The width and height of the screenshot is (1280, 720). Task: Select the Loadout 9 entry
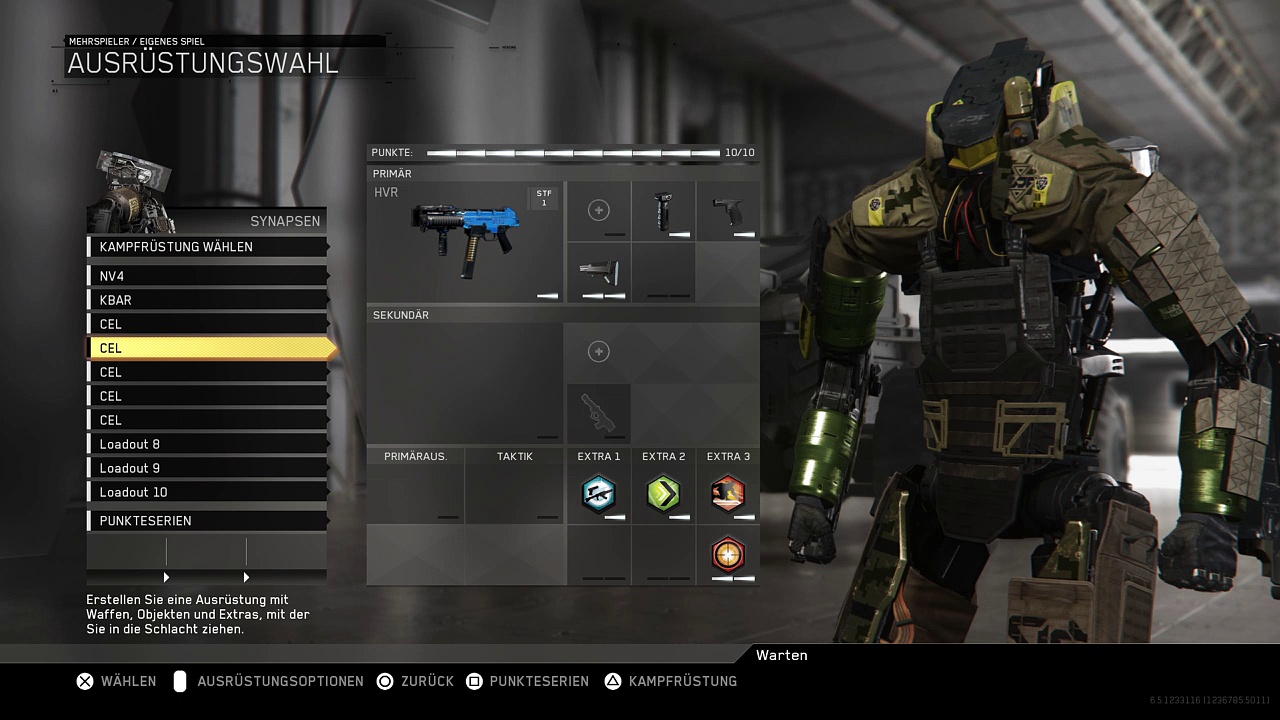(208, 468)
